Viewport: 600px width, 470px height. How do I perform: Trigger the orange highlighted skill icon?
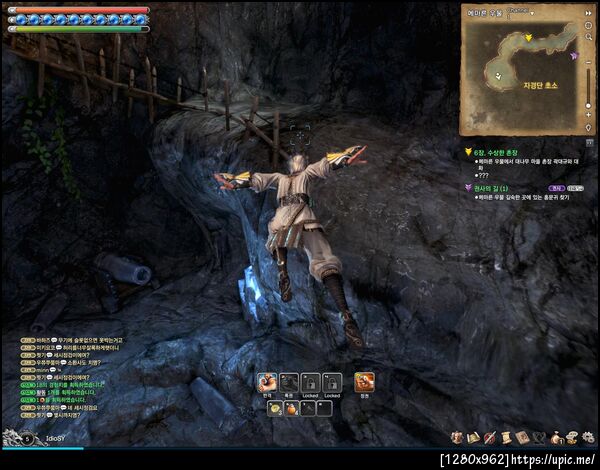(x=364, y=382)
